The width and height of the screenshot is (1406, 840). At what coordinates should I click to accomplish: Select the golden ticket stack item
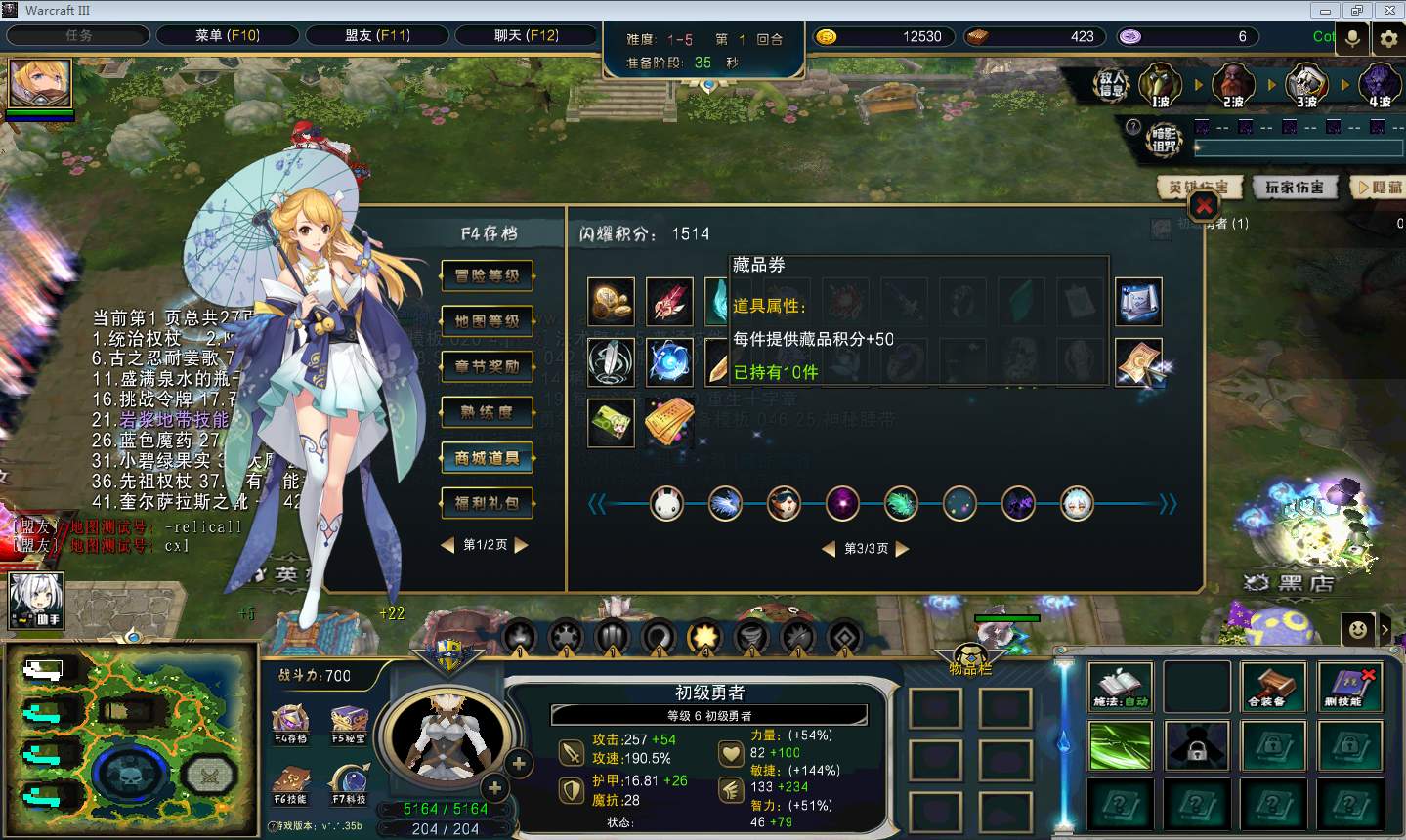(x=669, y=422)
